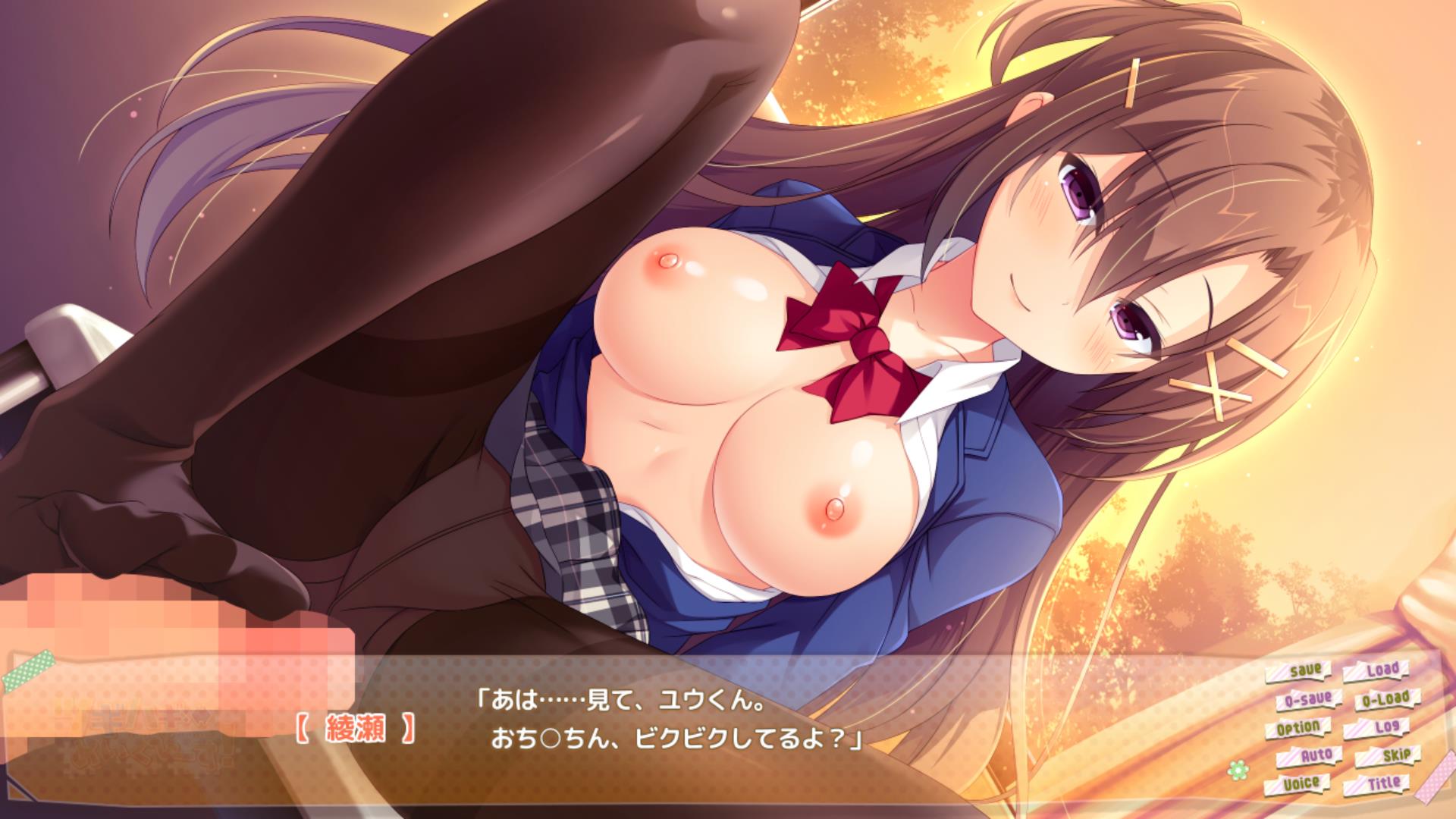
Task: Open the Load menu
Action: [1376, 671]
